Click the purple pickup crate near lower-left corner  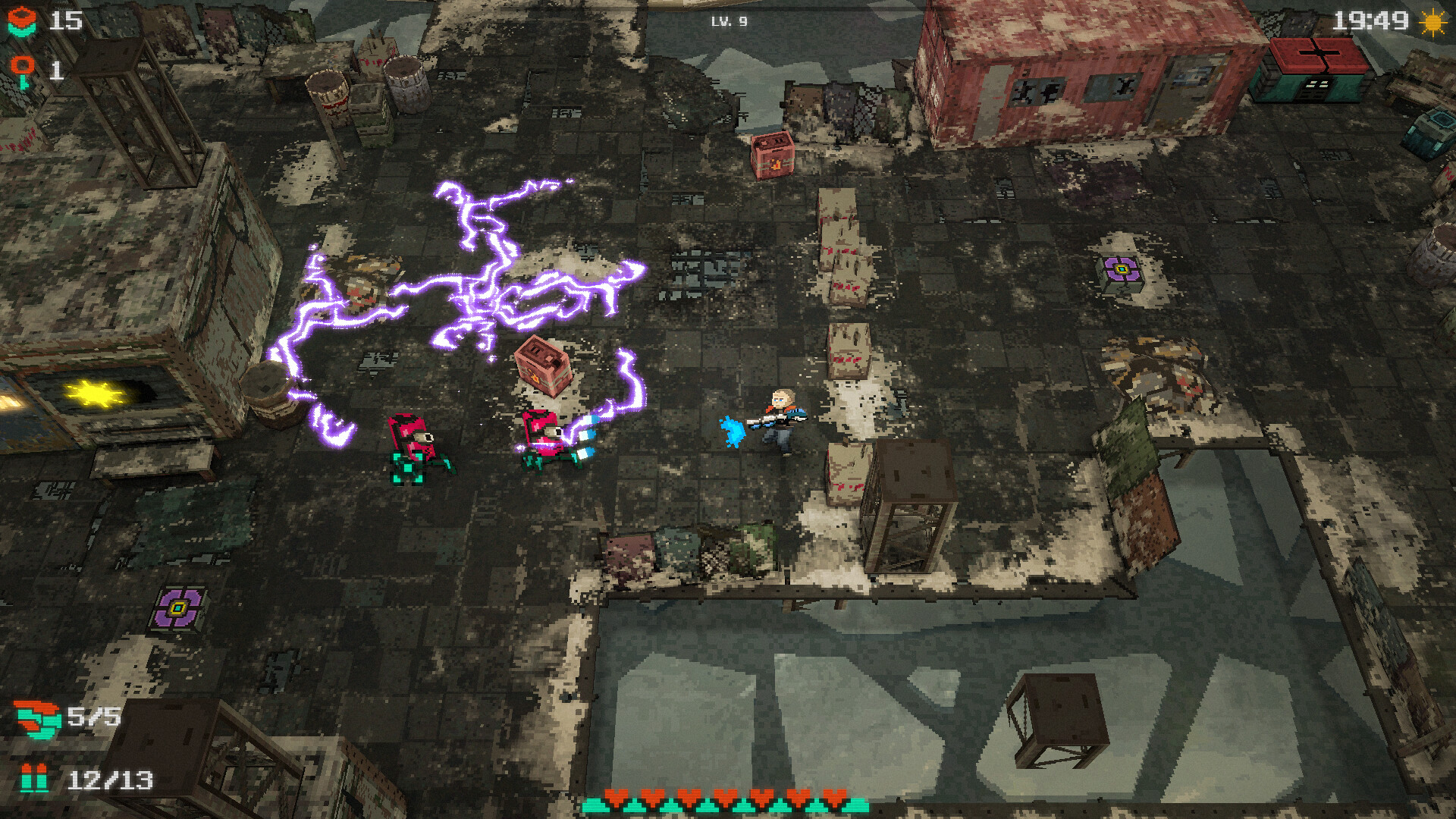coord(177,607)
